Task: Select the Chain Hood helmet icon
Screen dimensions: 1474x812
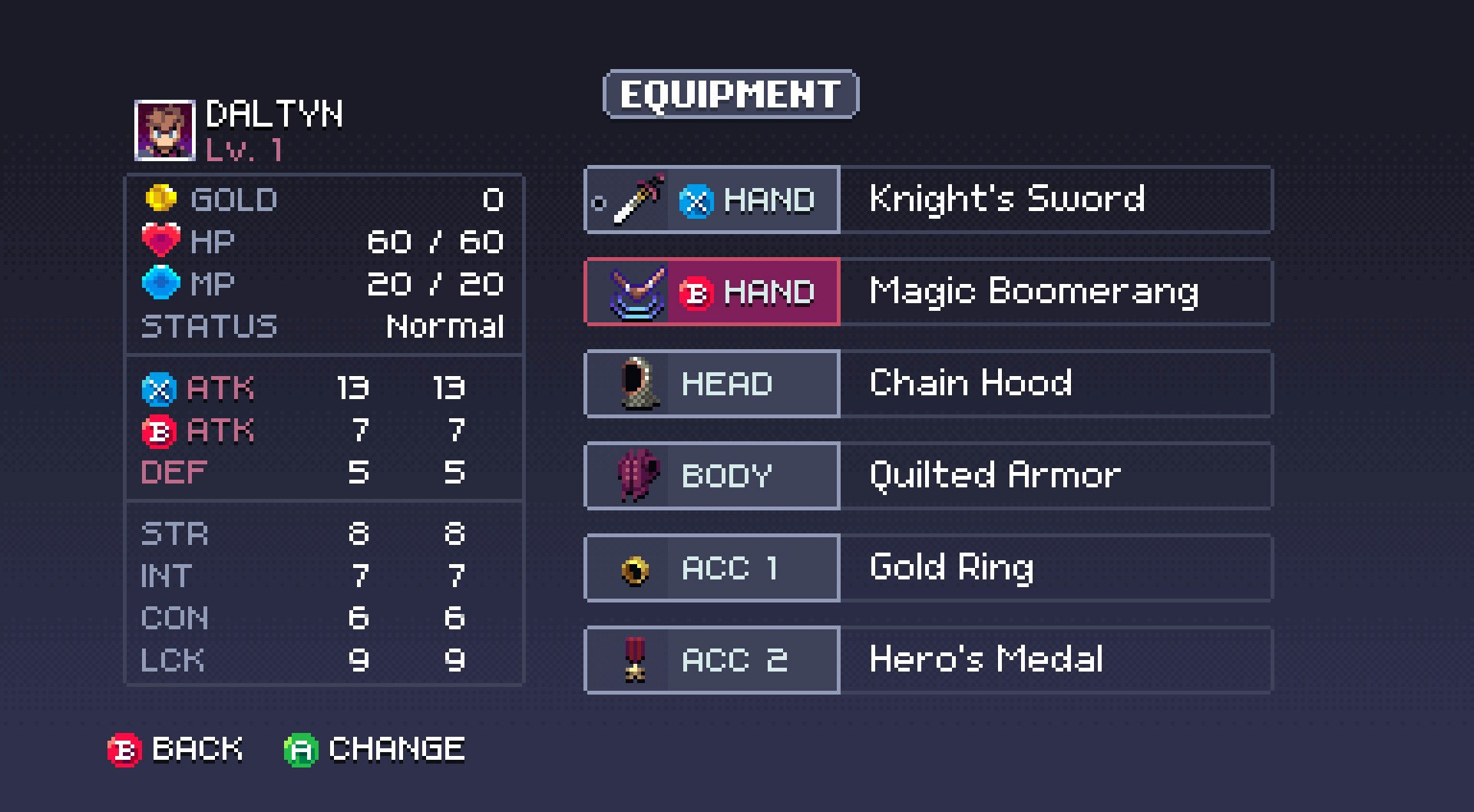Action: point(631,384)
